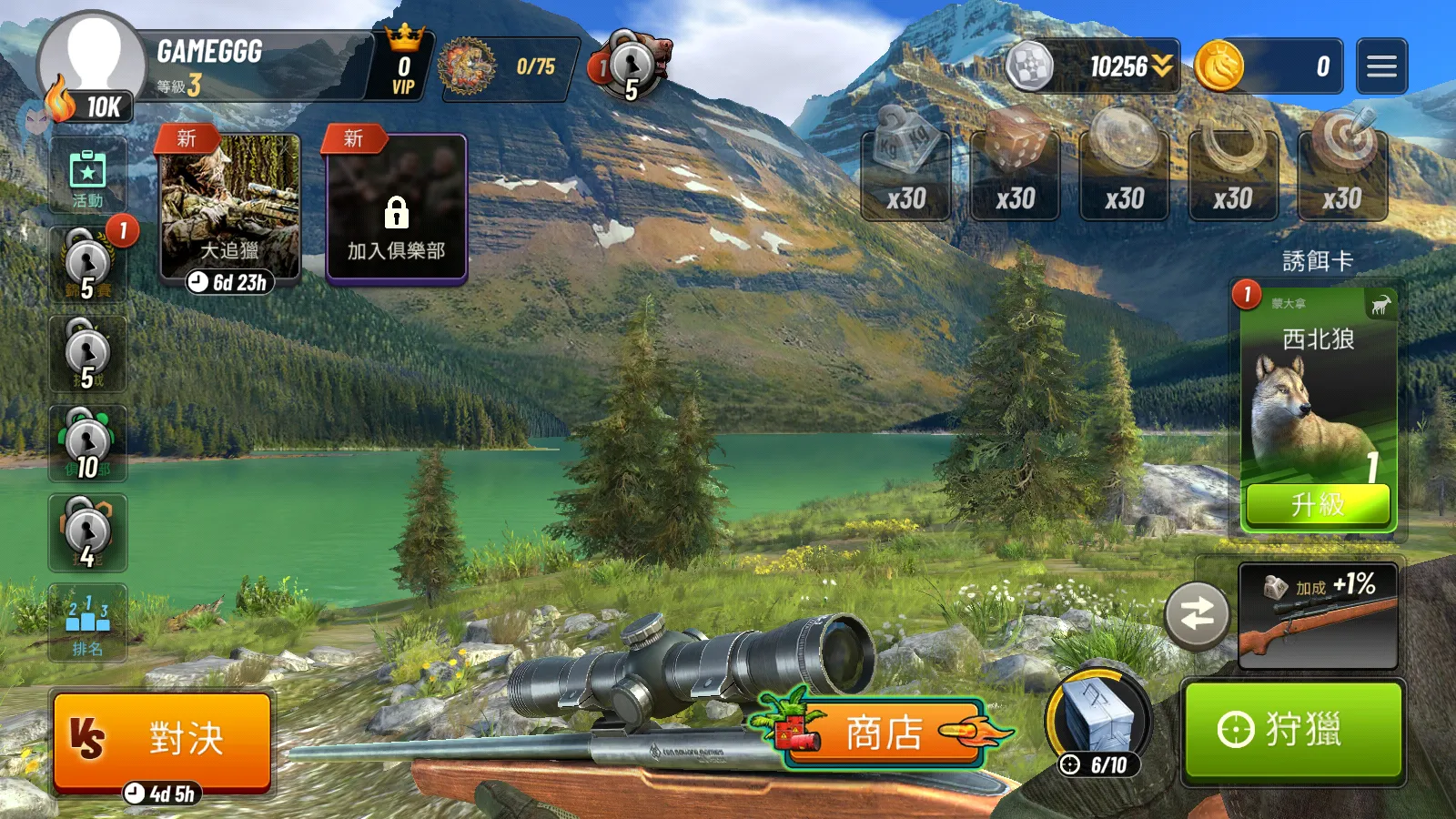Expand silver currency with the double chevron
Screen dimensions: 1456x819
click(1160, 66)
